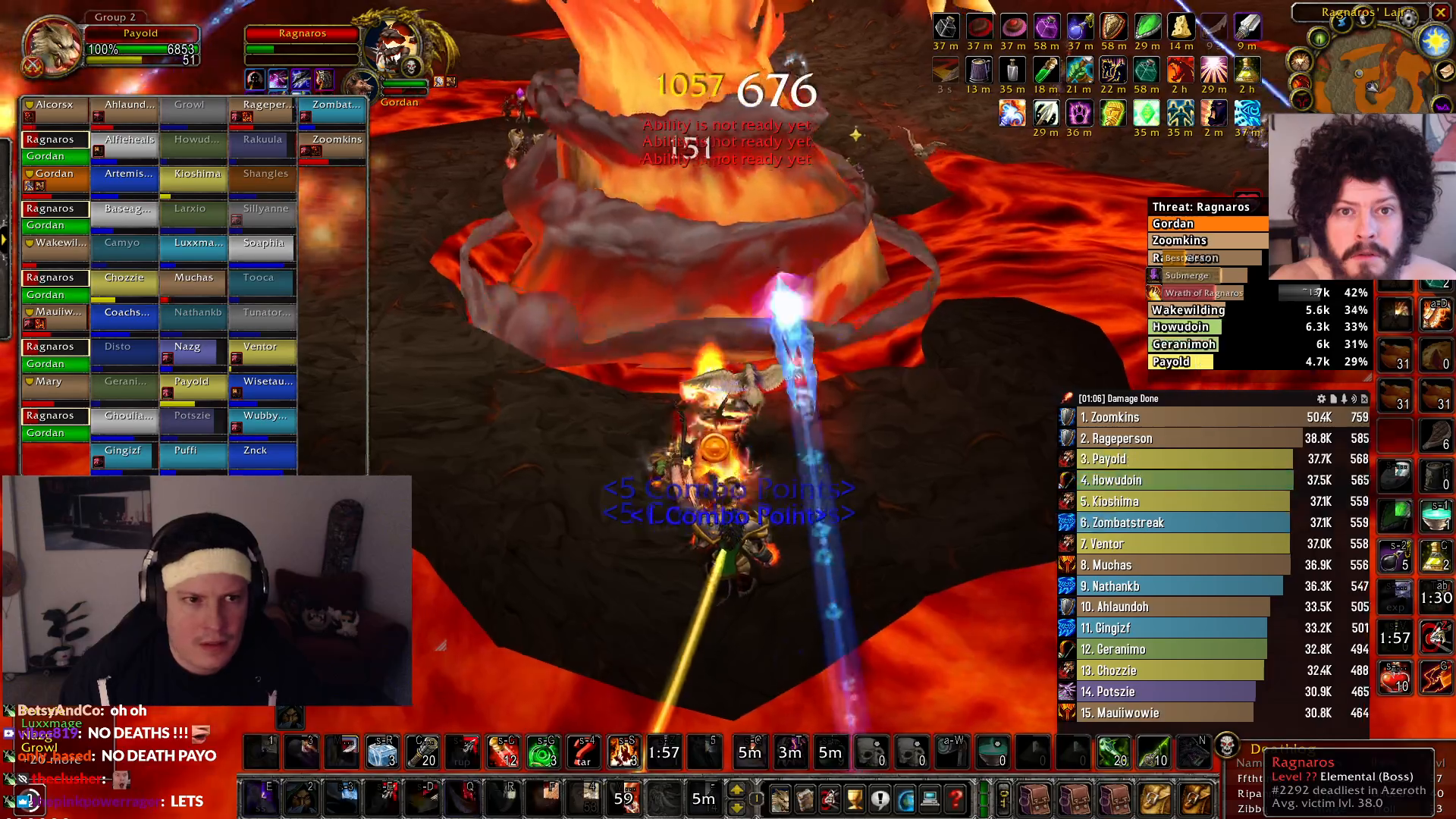The width and height of the screenshot is (1456, 819).
Task: Click the green scope ability on the action bar
Action: coord(541,752)
